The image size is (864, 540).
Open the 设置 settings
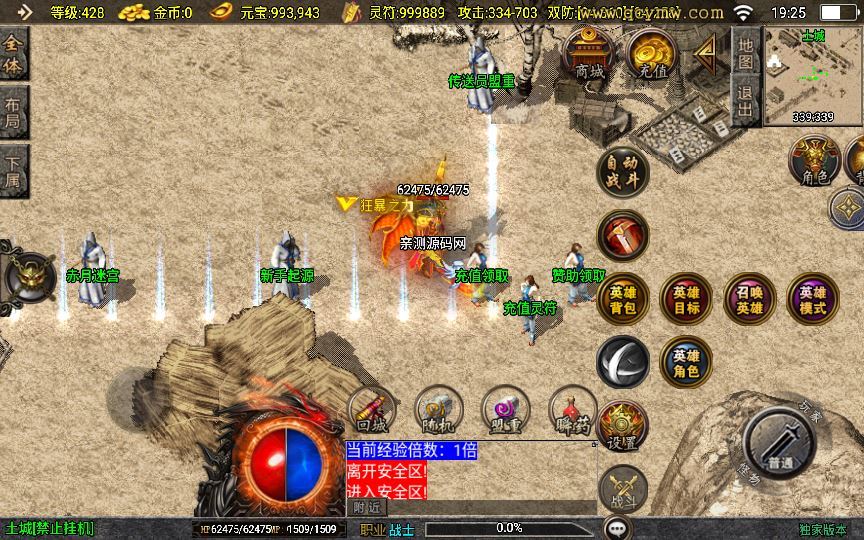click(x=622, y=428)
